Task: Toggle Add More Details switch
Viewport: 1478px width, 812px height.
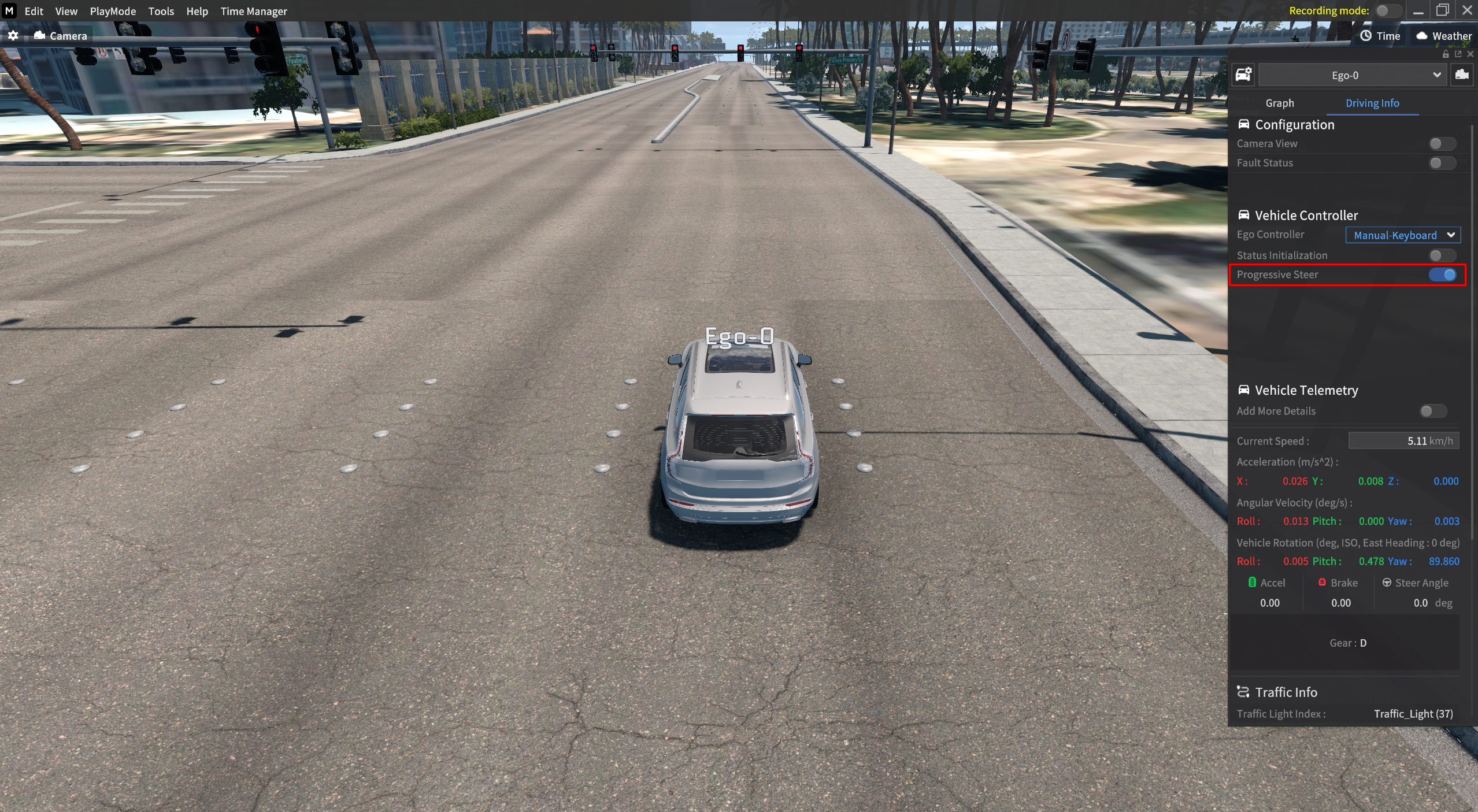Action: click(1432, 411)
